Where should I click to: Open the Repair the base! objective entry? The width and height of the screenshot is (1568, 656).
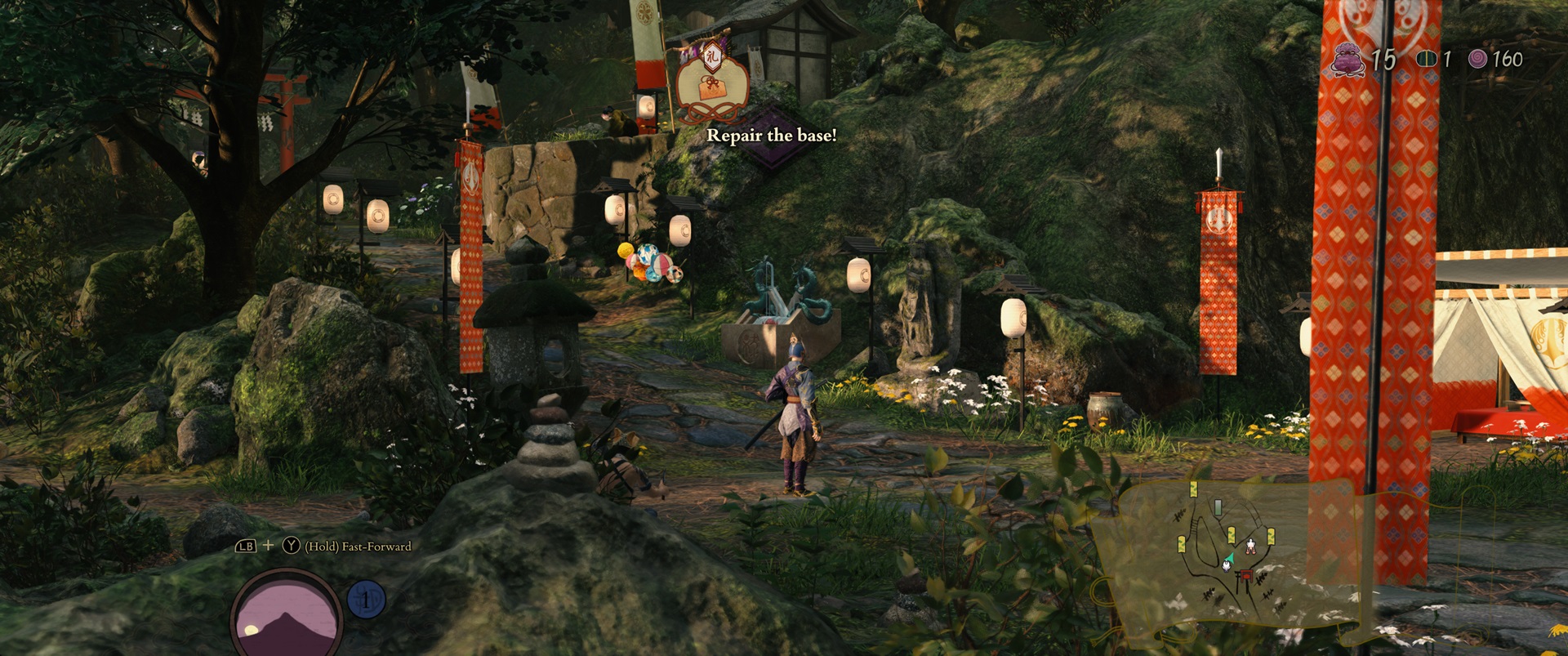click(772, 135)
